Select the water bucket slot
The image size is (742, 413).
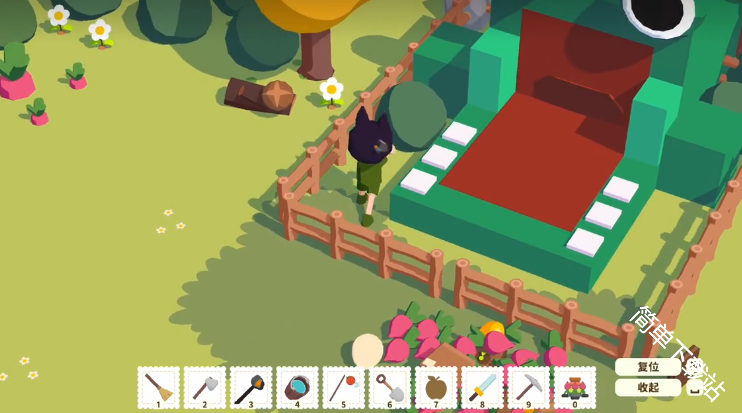(297, 387)
